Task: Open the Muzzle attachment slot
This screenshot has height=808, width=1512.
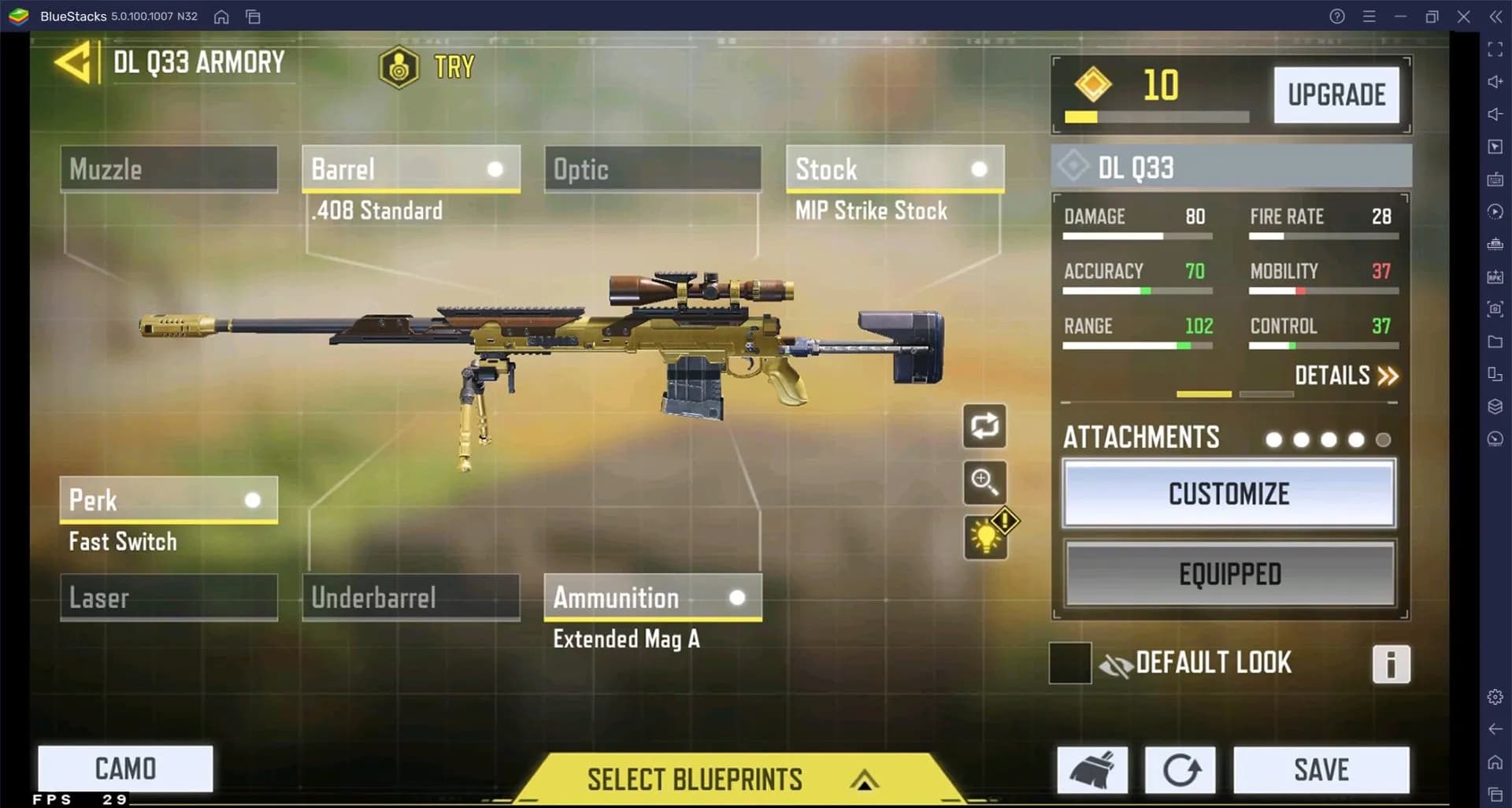Action: point(169,169)
